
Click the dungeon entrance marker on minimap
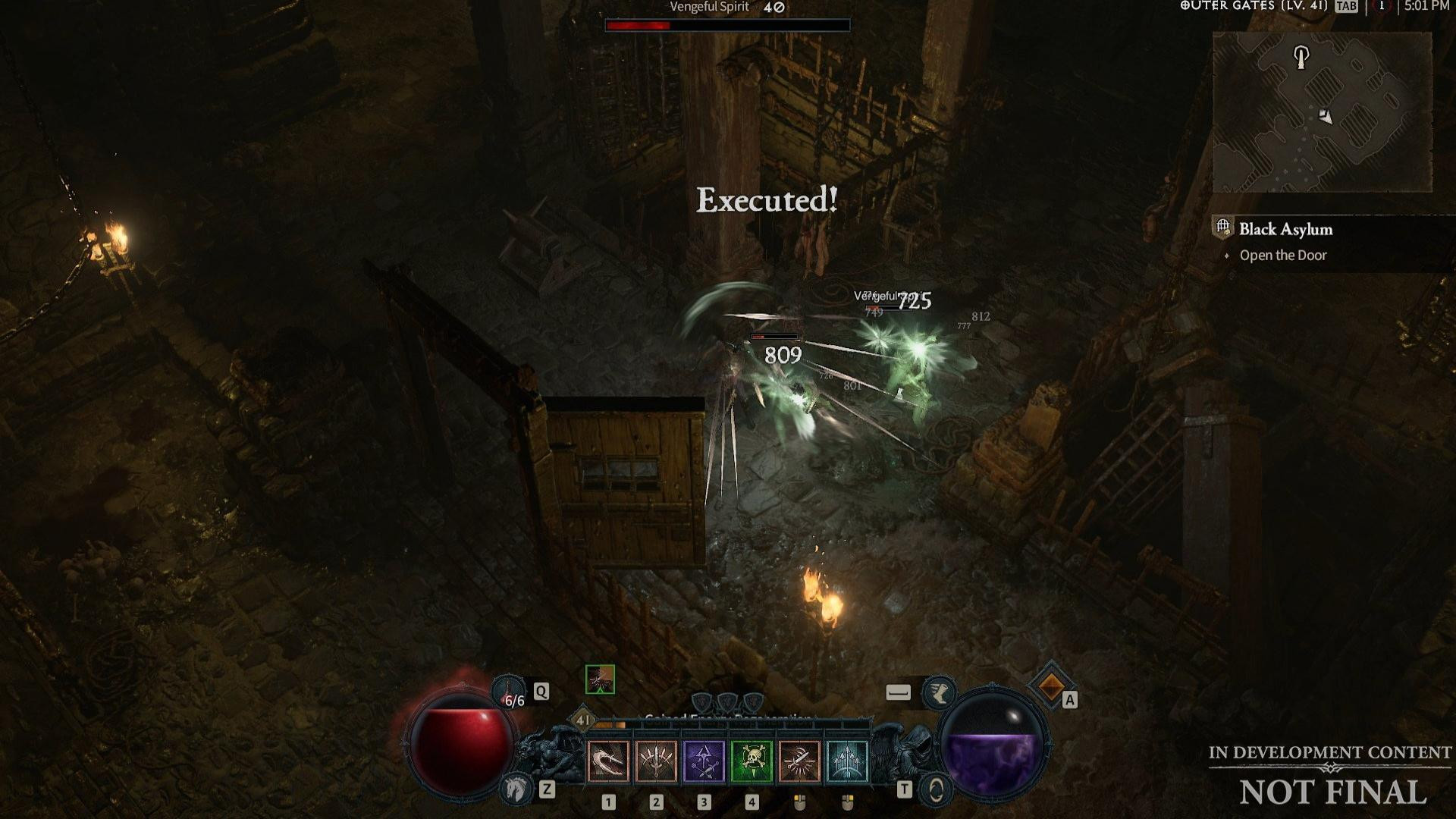click(1301, 56)
